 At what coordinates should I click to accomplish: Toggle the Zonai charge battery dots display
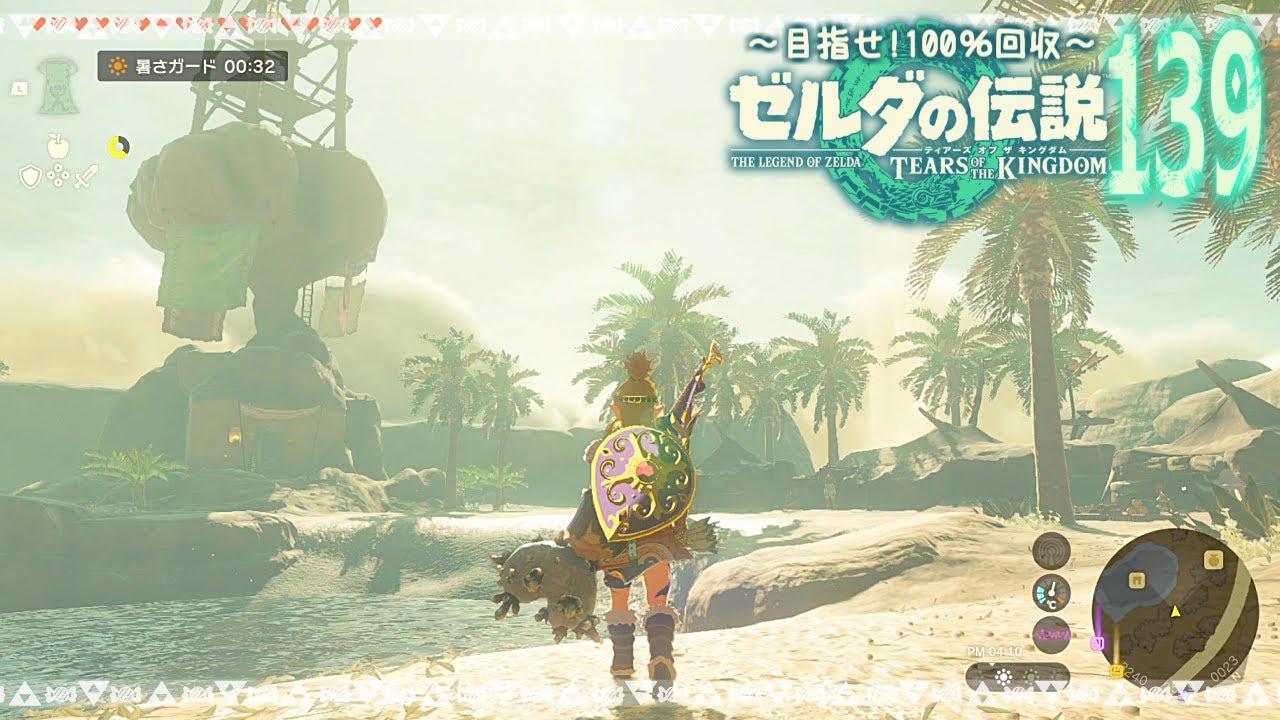[118, 146]
